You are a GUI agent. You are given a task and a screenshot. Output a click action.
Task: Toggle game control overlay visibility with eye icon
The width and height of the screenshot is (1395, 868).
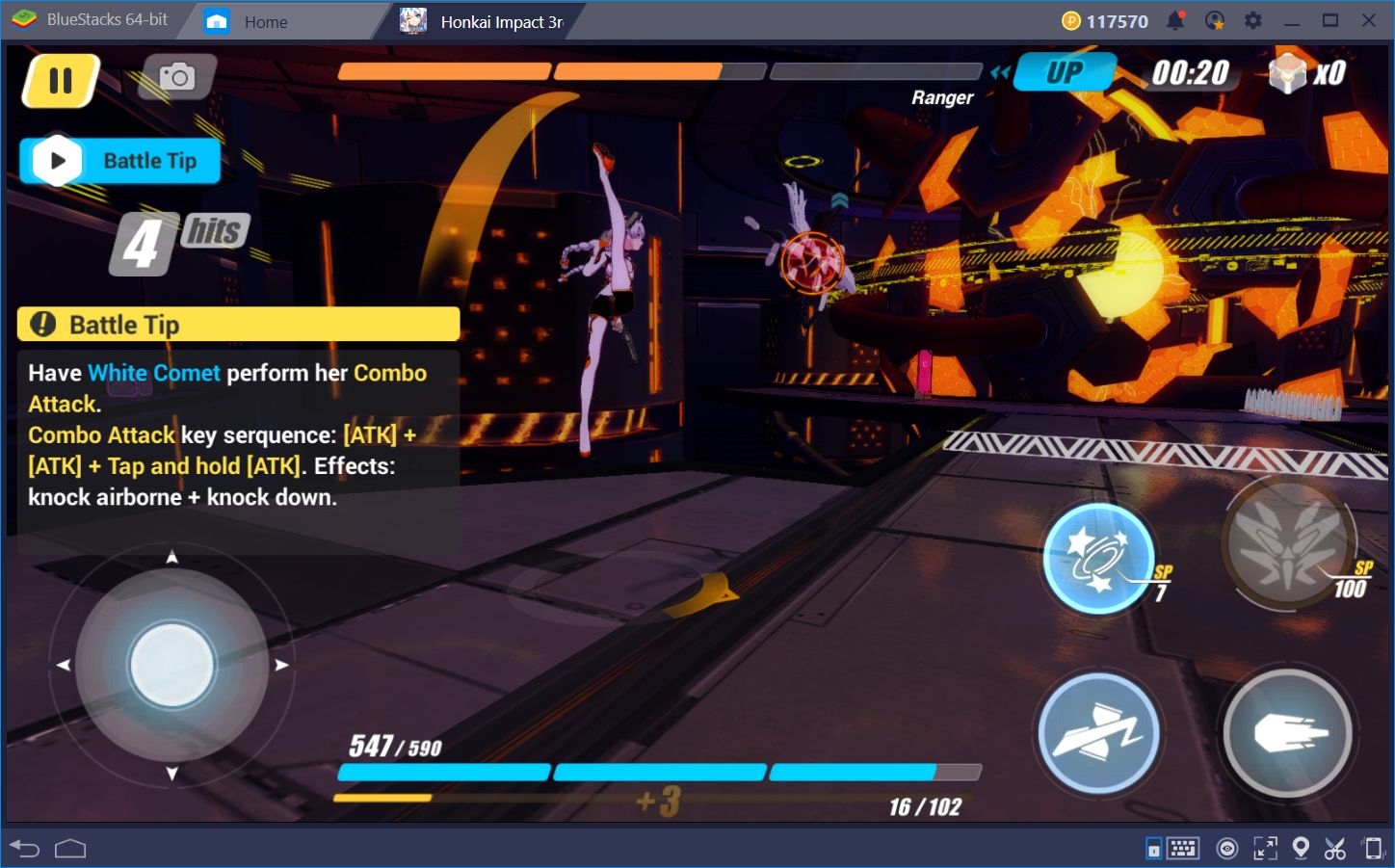click(1227, 849)
